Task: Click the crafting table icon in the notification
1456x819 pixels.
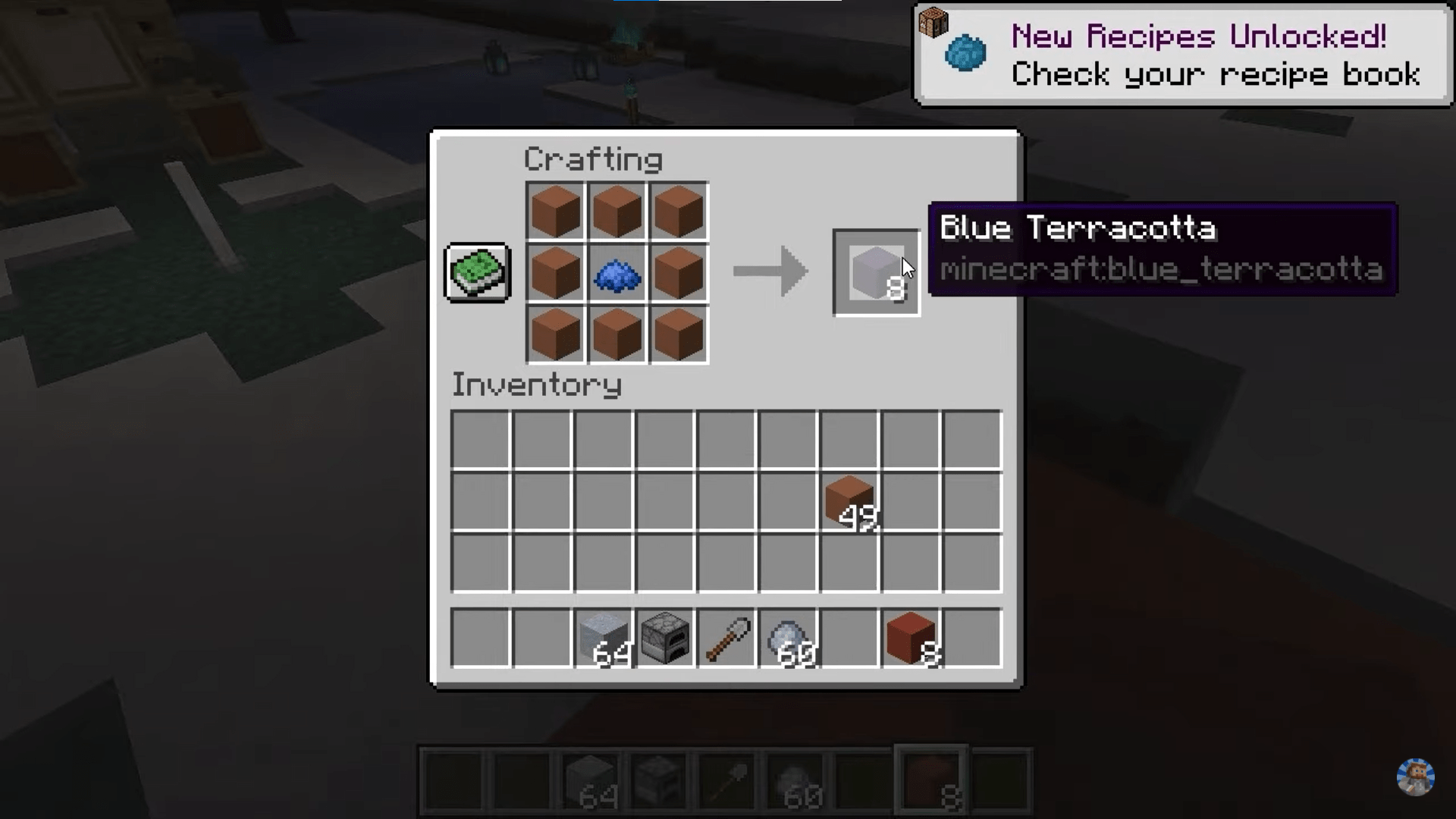Action: [x=933, y=23]
